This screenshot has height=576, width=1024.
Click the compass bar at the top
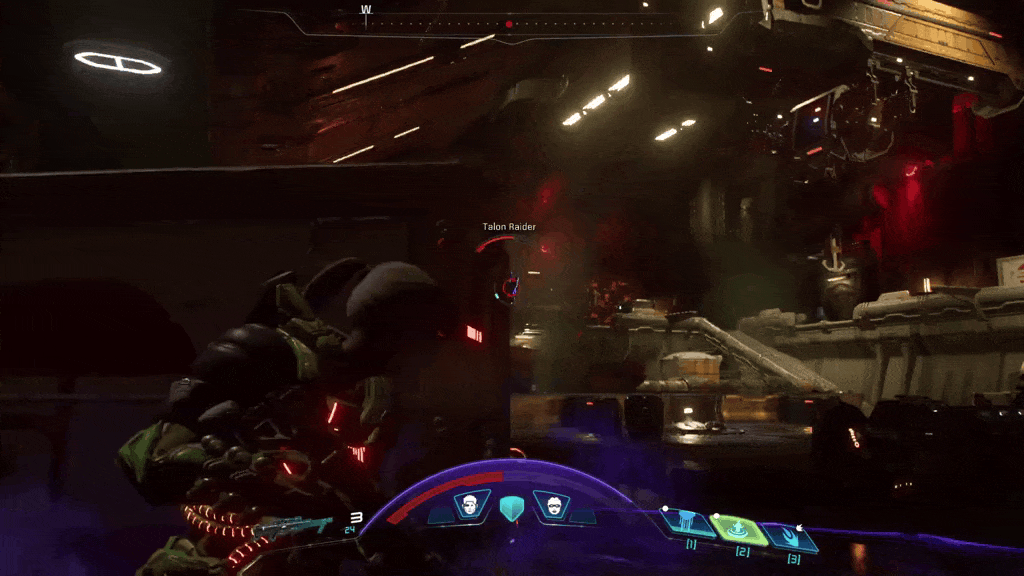[x=510, y=22]
